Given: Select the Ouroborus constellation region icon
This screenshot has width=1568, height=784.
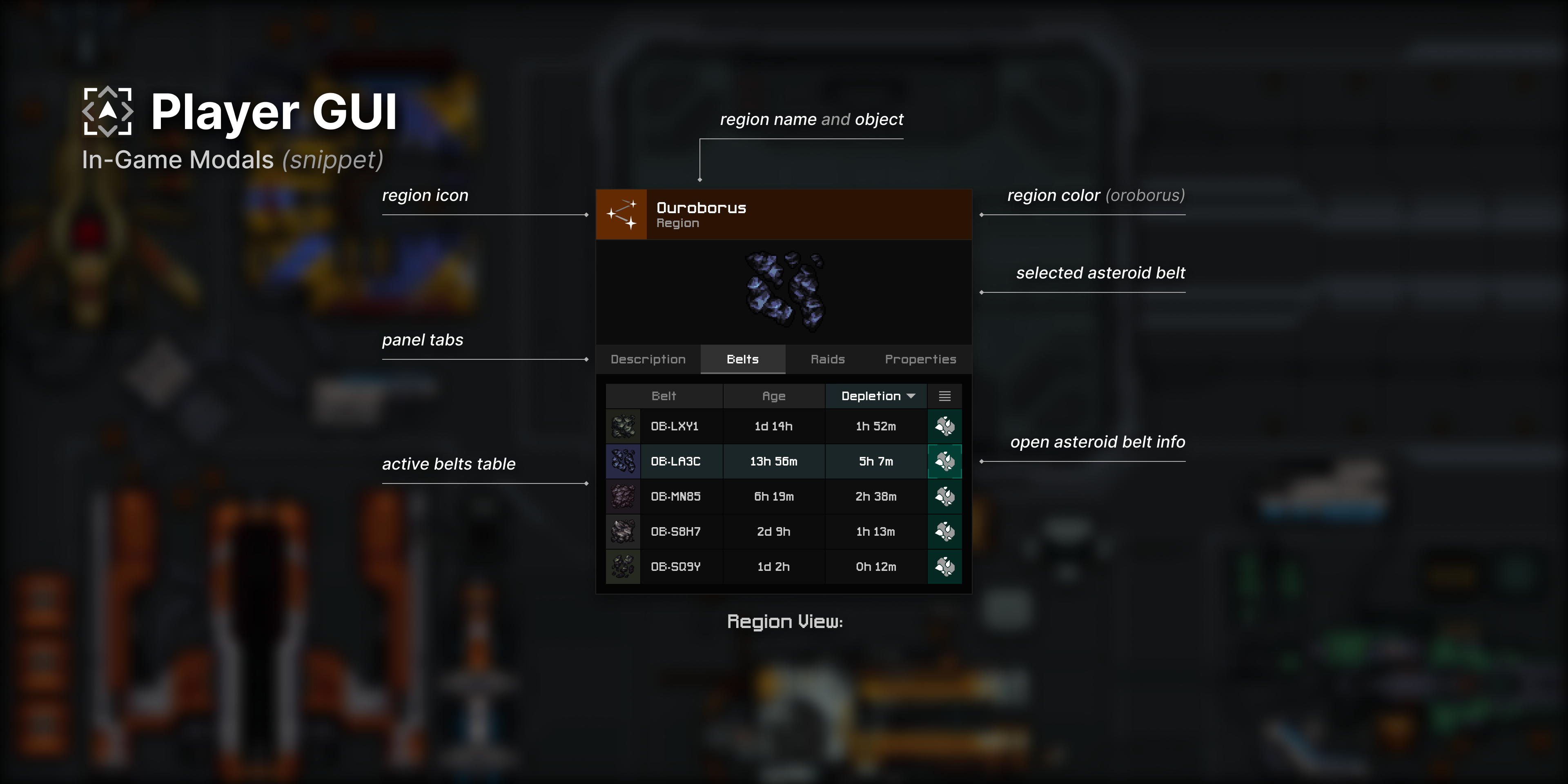Looking at the screenshot, I should tap(621, 214).
